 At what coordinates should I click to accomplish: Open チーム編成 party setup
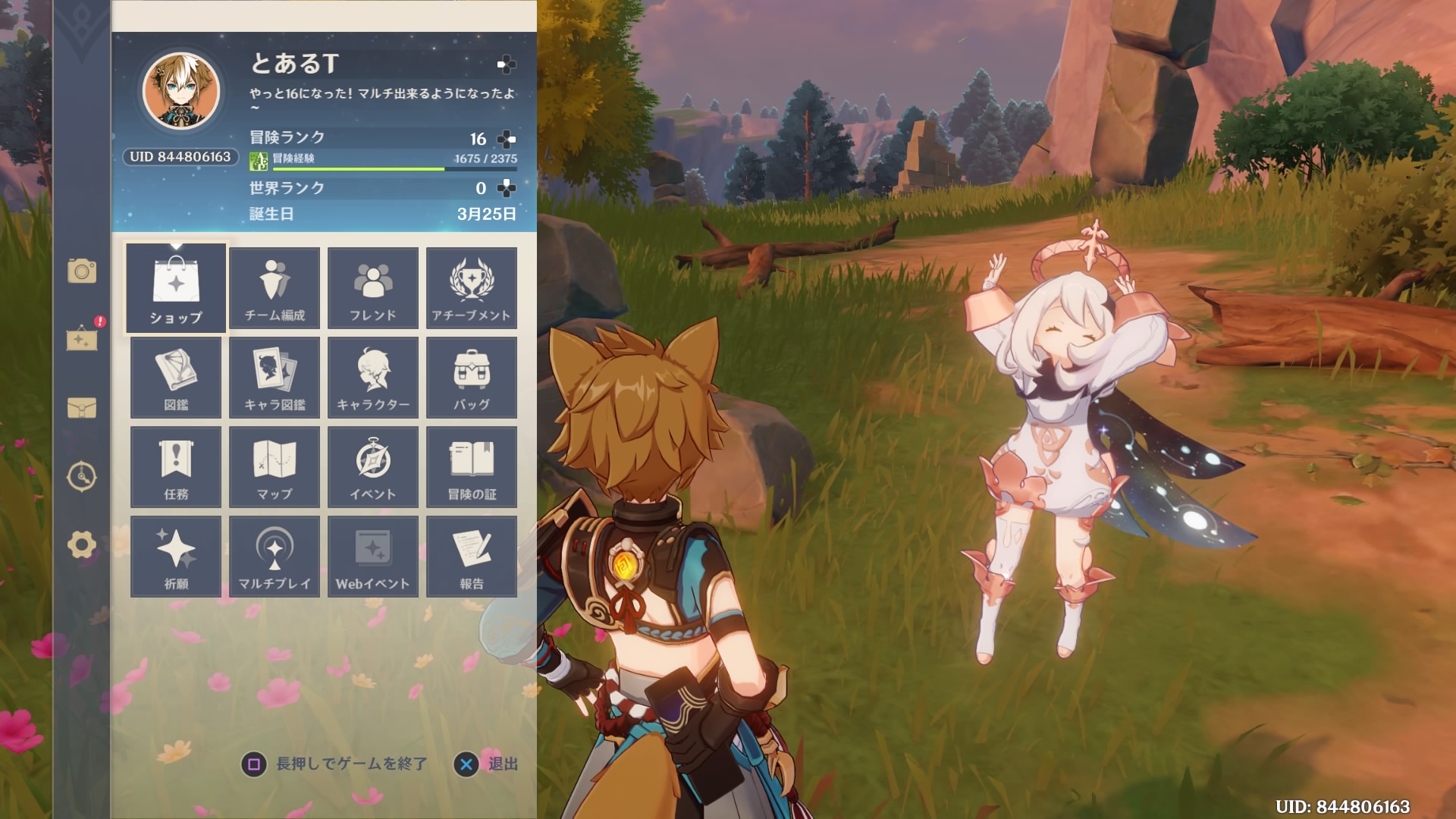click(275, 288)
